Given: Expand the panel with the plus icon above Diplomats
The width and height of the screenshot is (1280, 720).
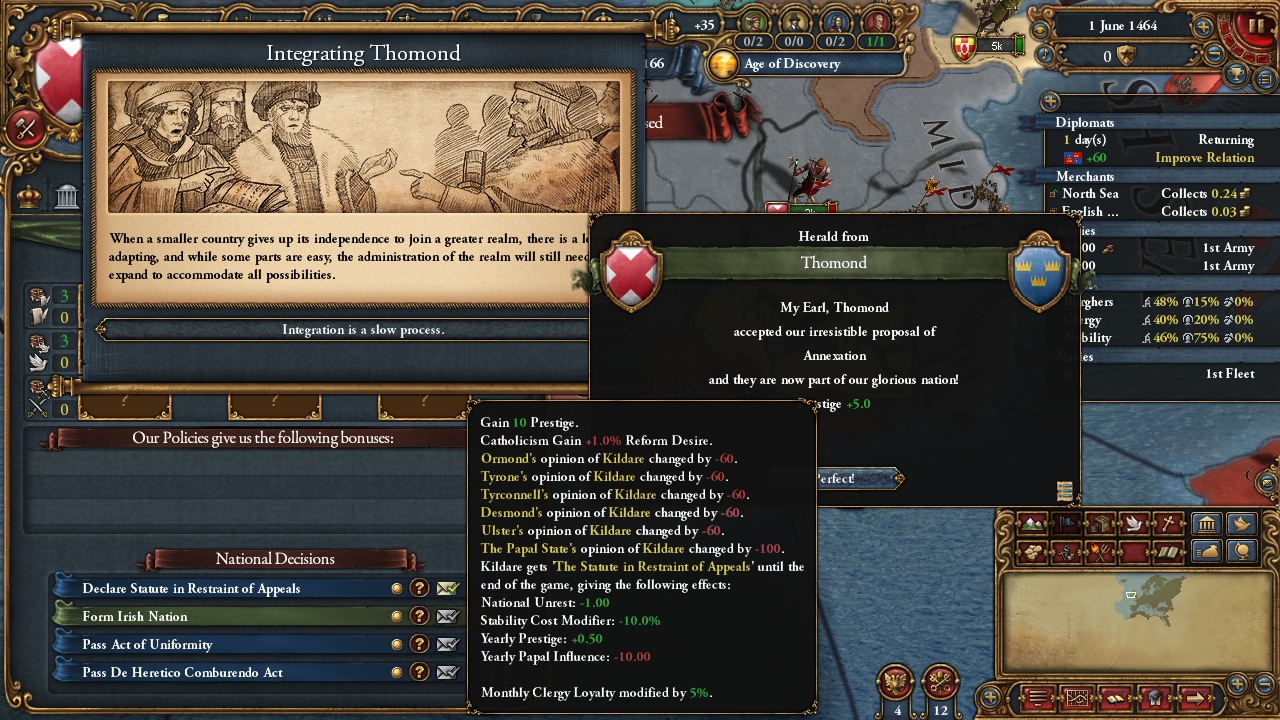Looking at the screenshot, I should 1050,101.
